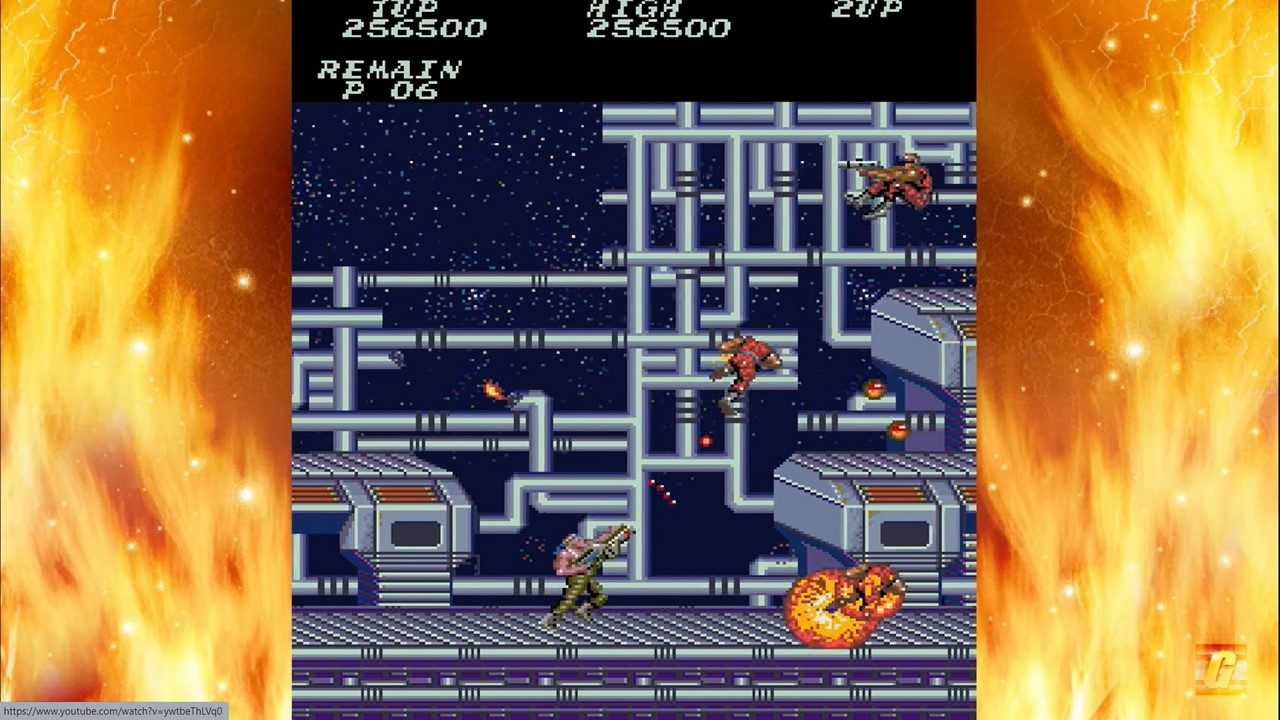Image resolution: width=1280 pixels, height=720 pixels.
Task: Select the HIGH score value 256500
Action: [x=660, y=27]
